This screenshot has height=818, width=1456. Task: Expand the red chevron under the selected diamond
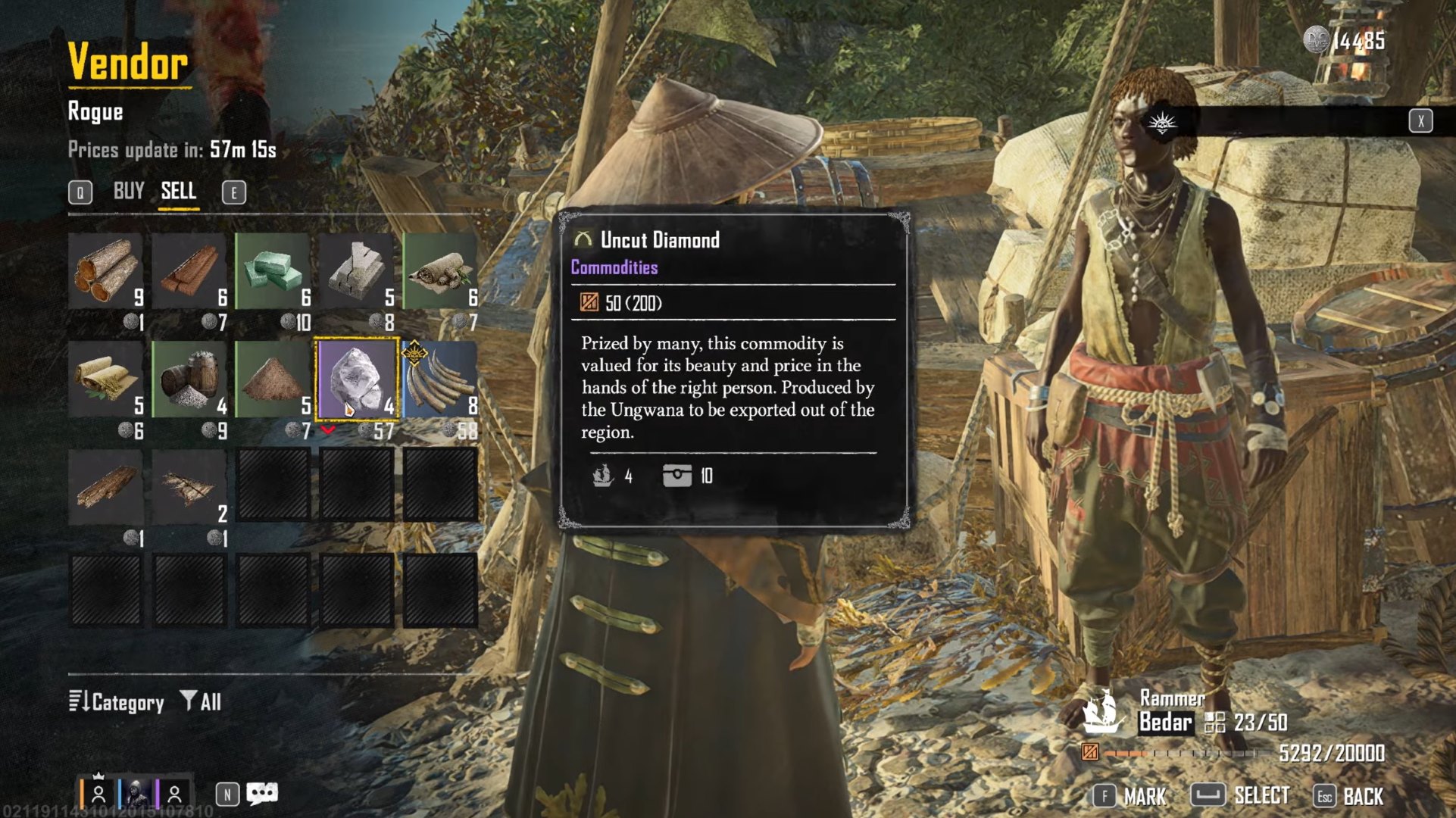click(329, 429)
